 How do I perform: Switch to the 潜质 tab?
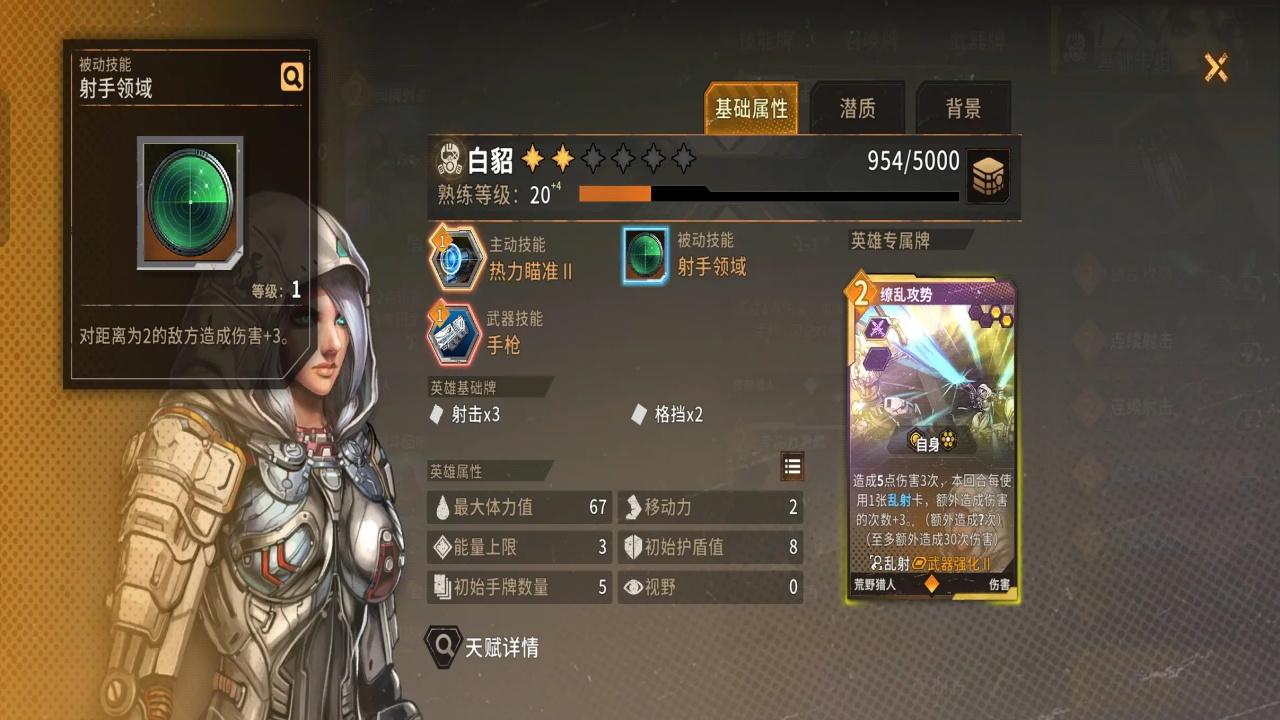pyautogui.click(x=856, y=108)
